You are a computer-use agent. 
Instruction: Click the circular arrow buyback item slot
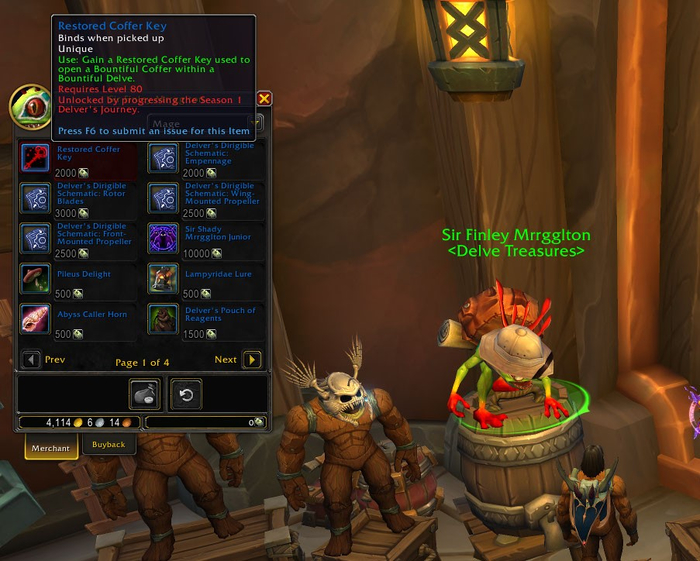click(x=185, y=394)
